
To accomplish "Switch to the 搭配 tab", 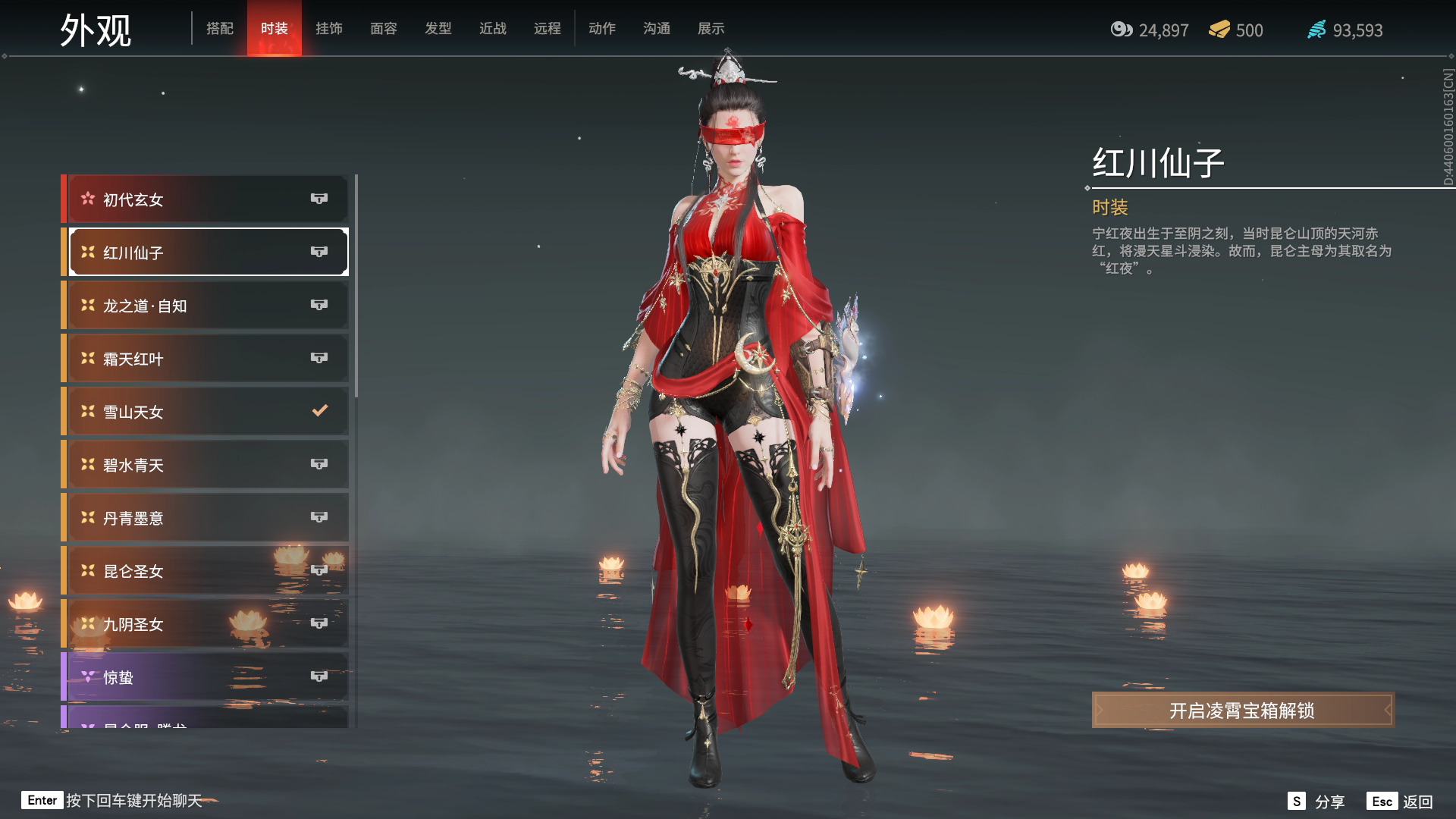I will (x=220, y=29).
